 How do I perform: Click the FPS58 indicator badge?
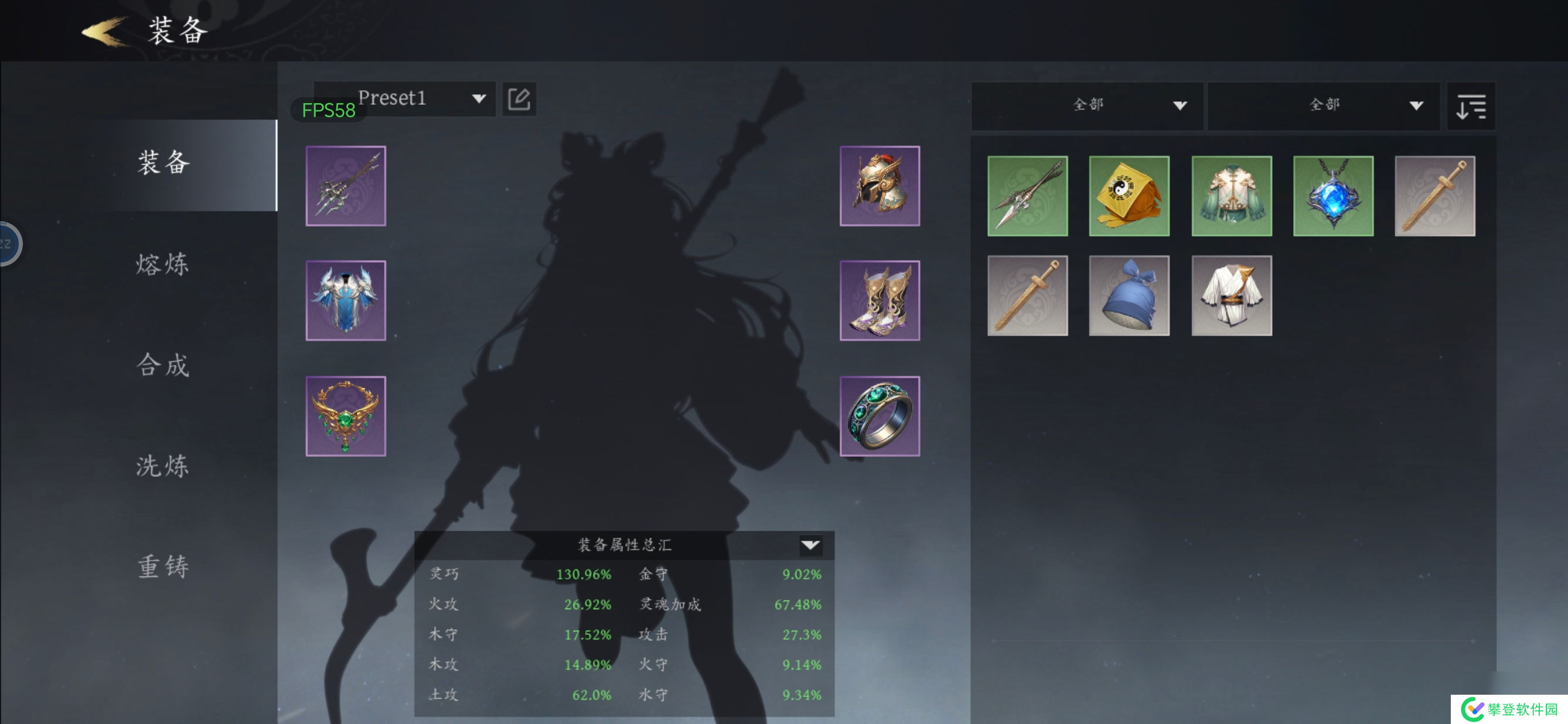click(329, 110)
